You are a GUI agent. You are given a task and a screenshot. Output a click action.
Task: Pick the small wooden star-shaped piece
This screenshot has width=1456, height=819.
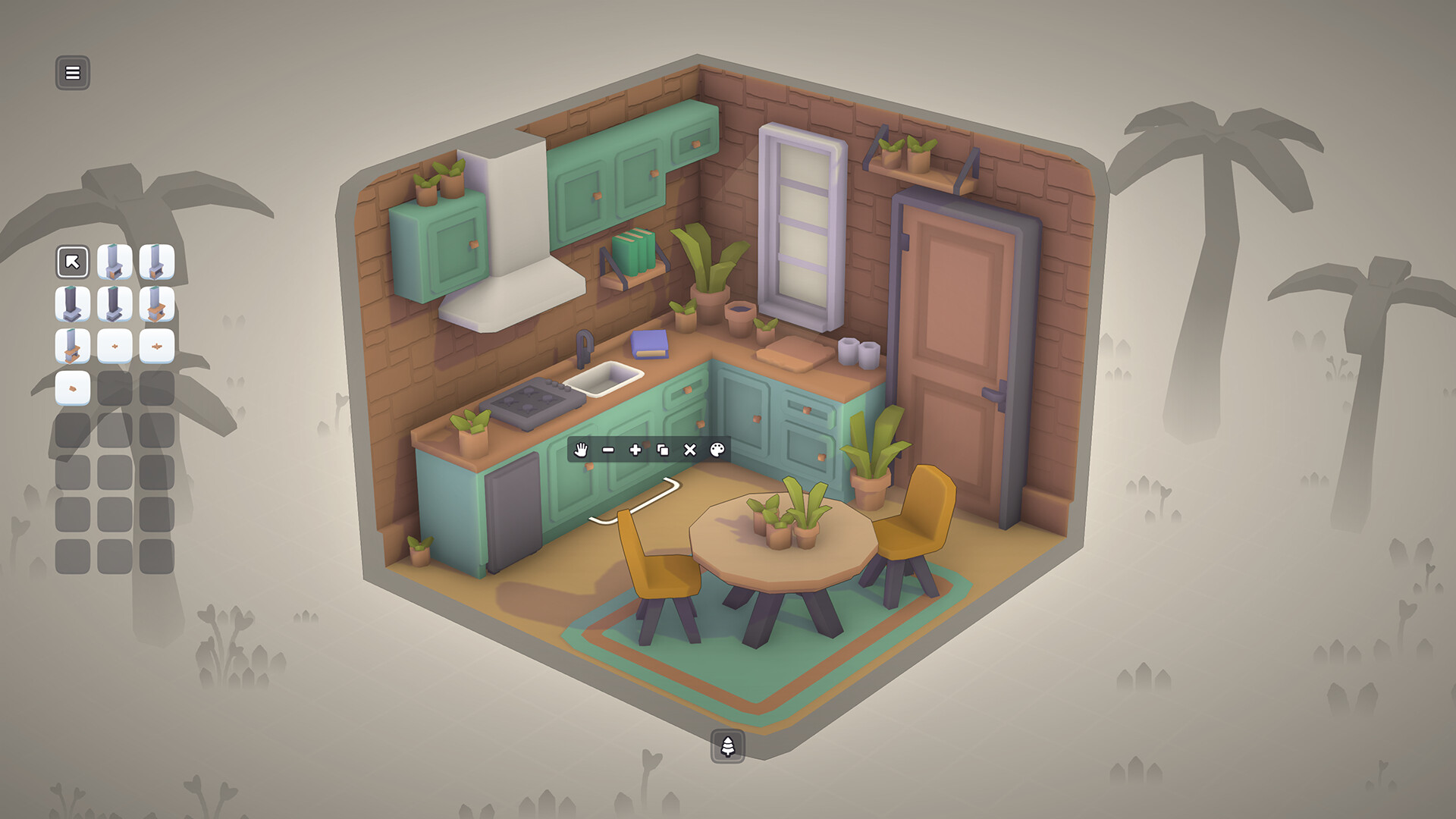click(116, 347)
